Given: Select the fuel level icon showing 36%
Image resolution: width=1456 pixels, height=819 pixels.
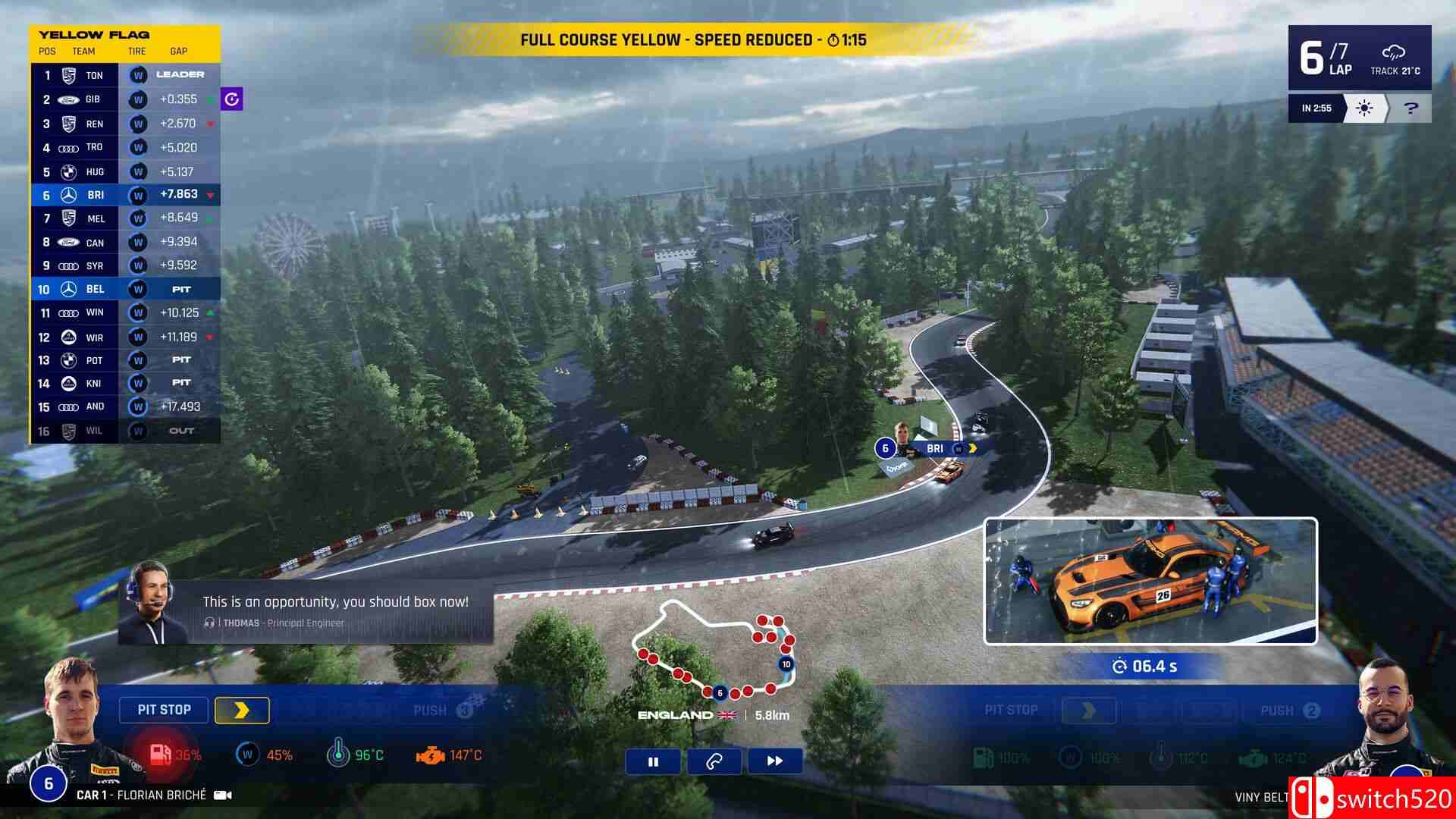Looking at the screenshot, I should pos(162,755).
